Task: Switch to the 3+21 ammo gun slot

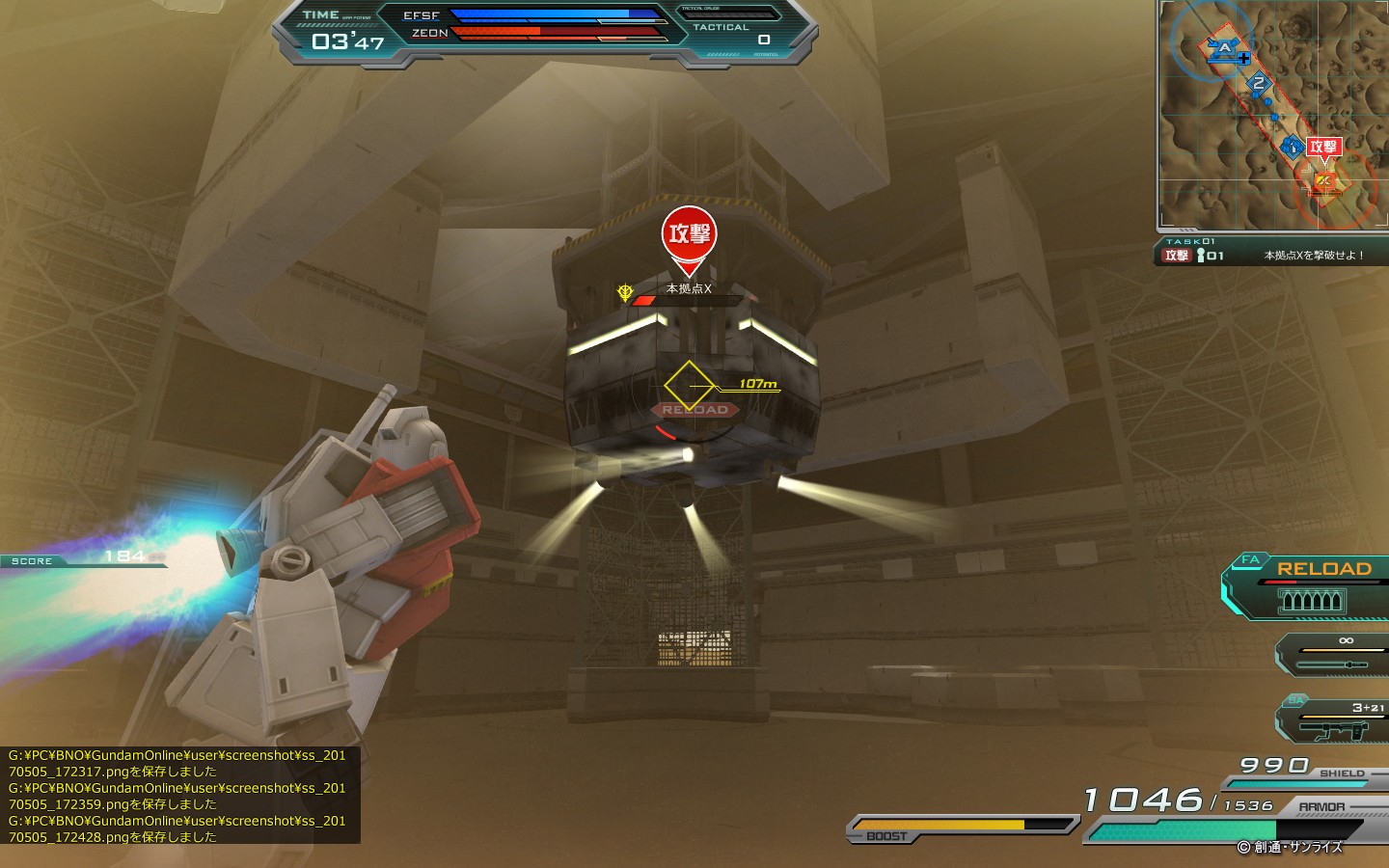Action: coord(1336,721)
